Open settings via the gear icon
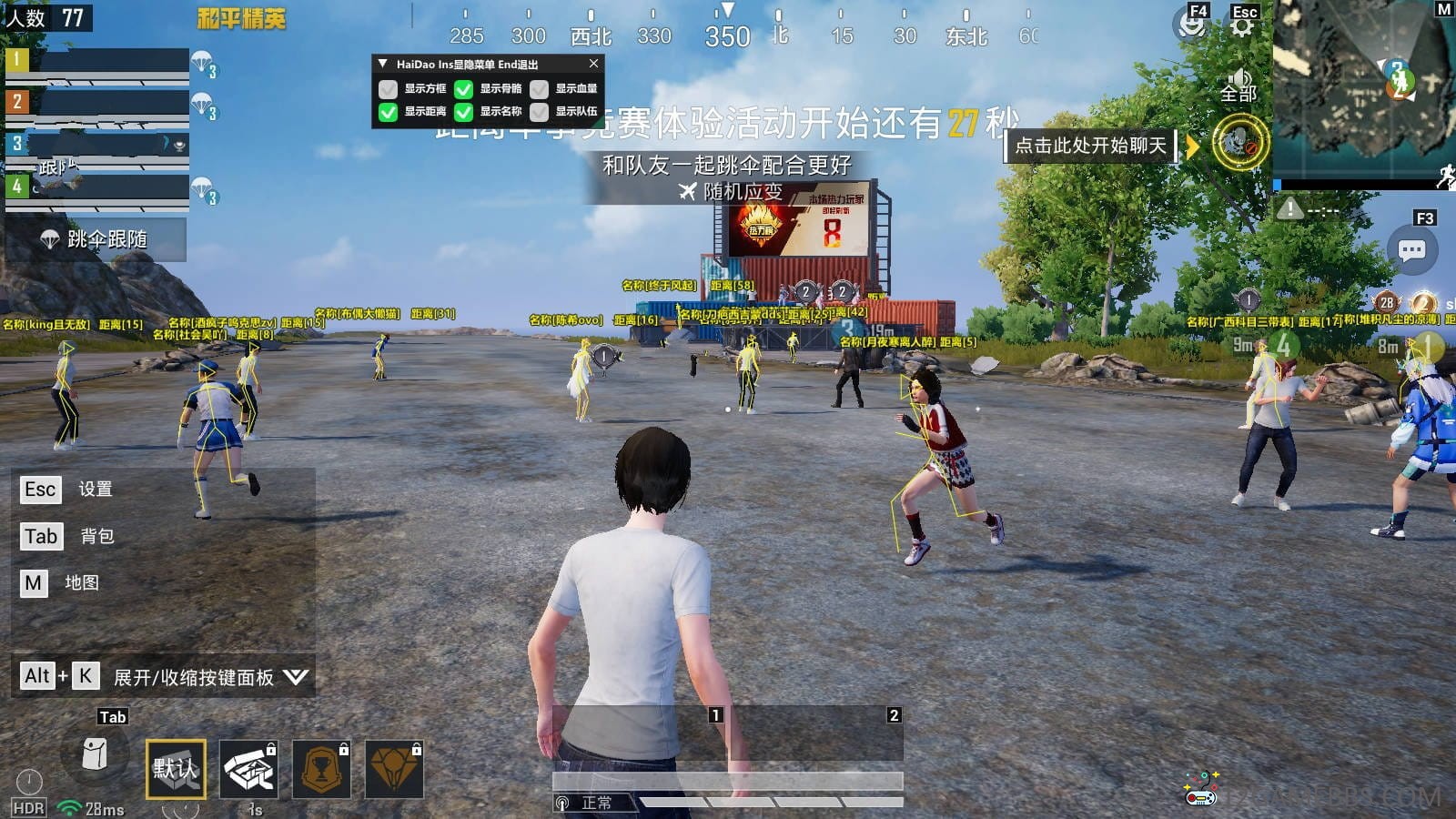This screenshot has height=819, width=1456. click(x=1241, y=25)
